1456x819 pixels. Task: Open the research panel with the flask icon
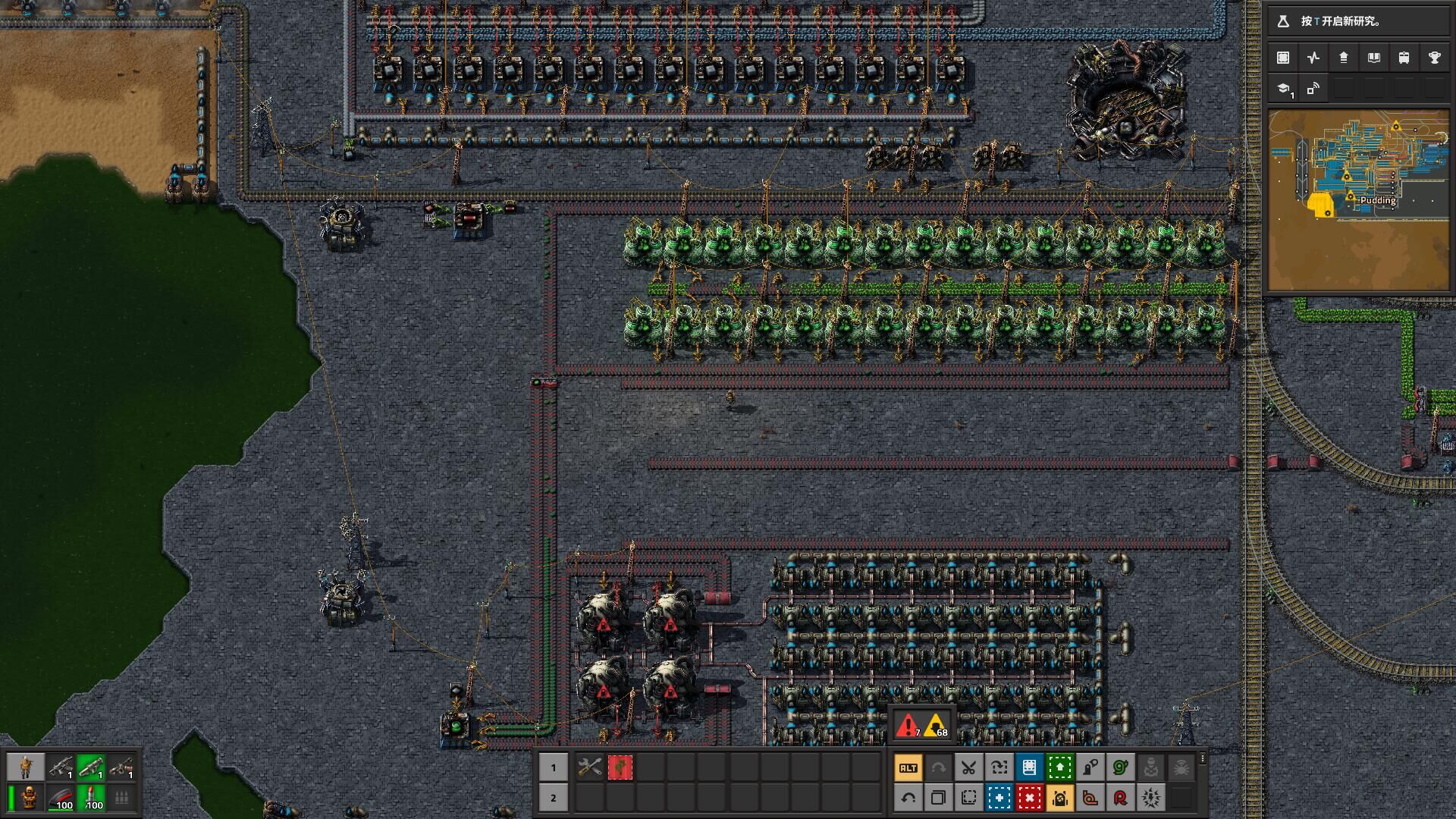pyautogui.click(x=1283, y=21)
